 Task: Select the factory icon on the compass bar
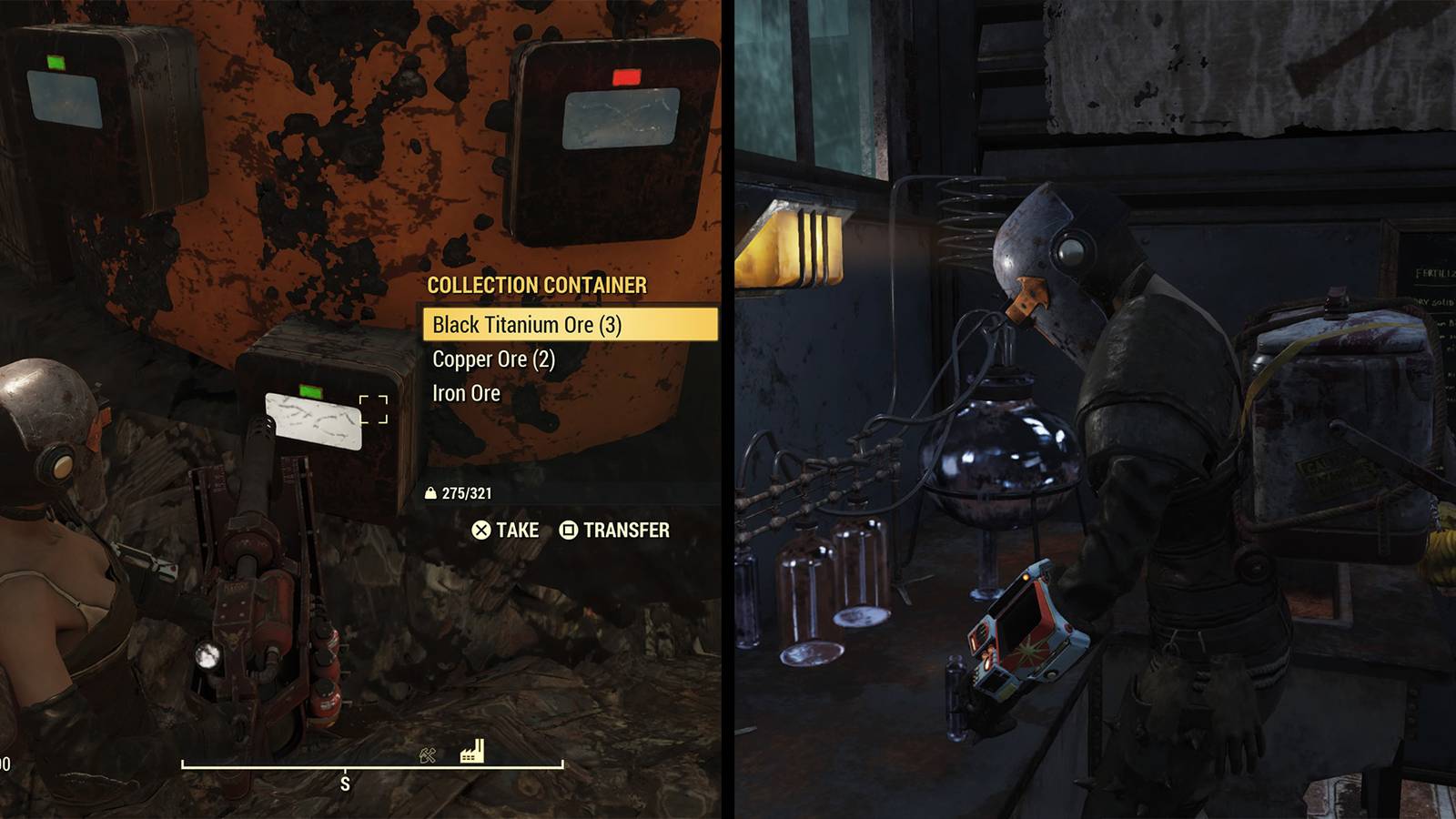point(471,753)
